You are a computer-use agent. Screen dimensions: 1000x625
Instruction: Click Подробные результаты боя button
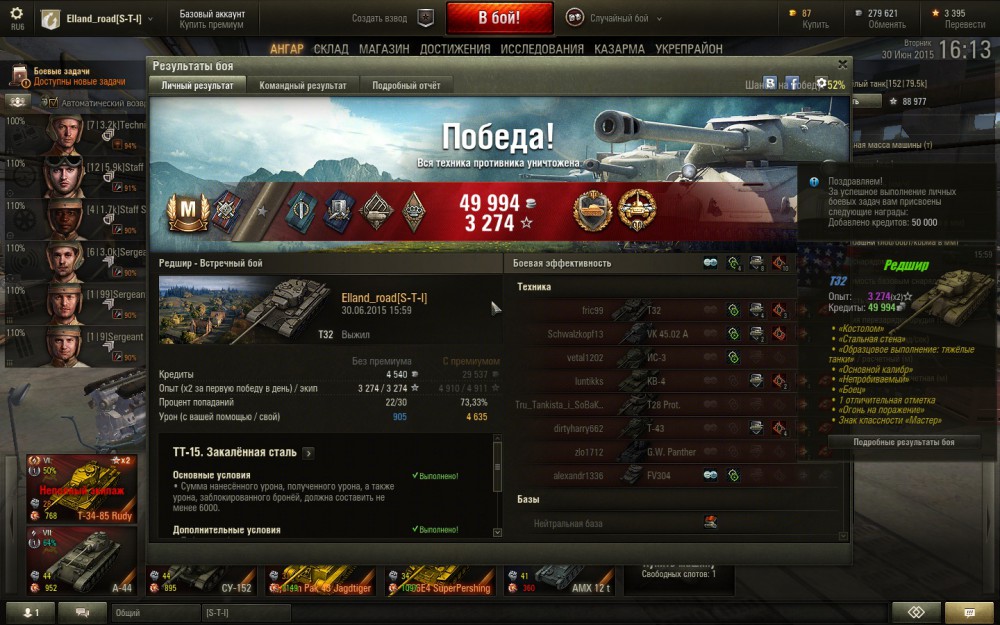[x=903, y=442]
